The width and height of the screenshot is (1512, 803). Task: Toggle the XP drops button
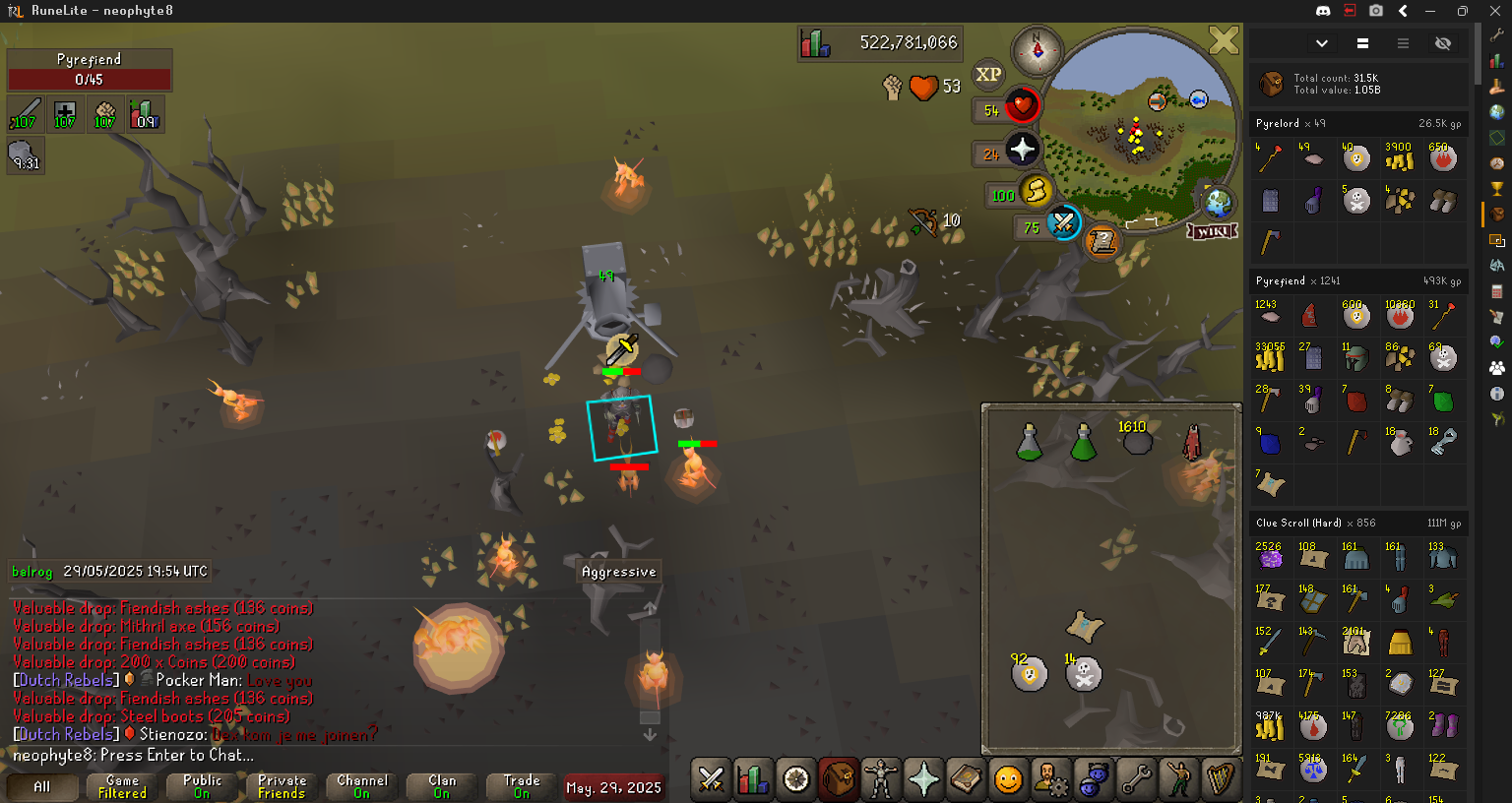tap(988, 74)
